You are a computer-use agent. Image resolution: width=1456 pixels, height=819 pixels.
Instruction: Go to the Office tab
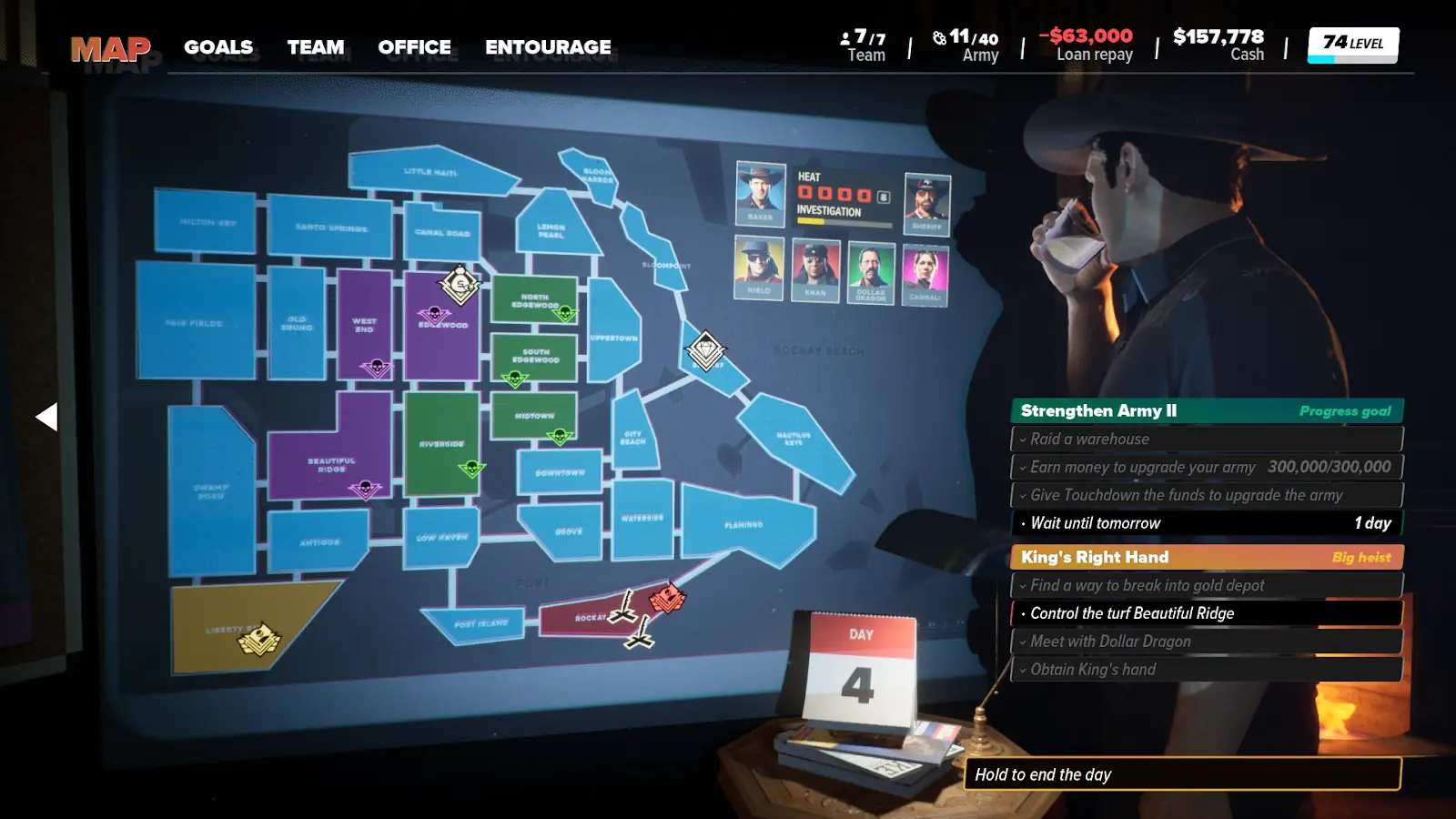[414, 47]
